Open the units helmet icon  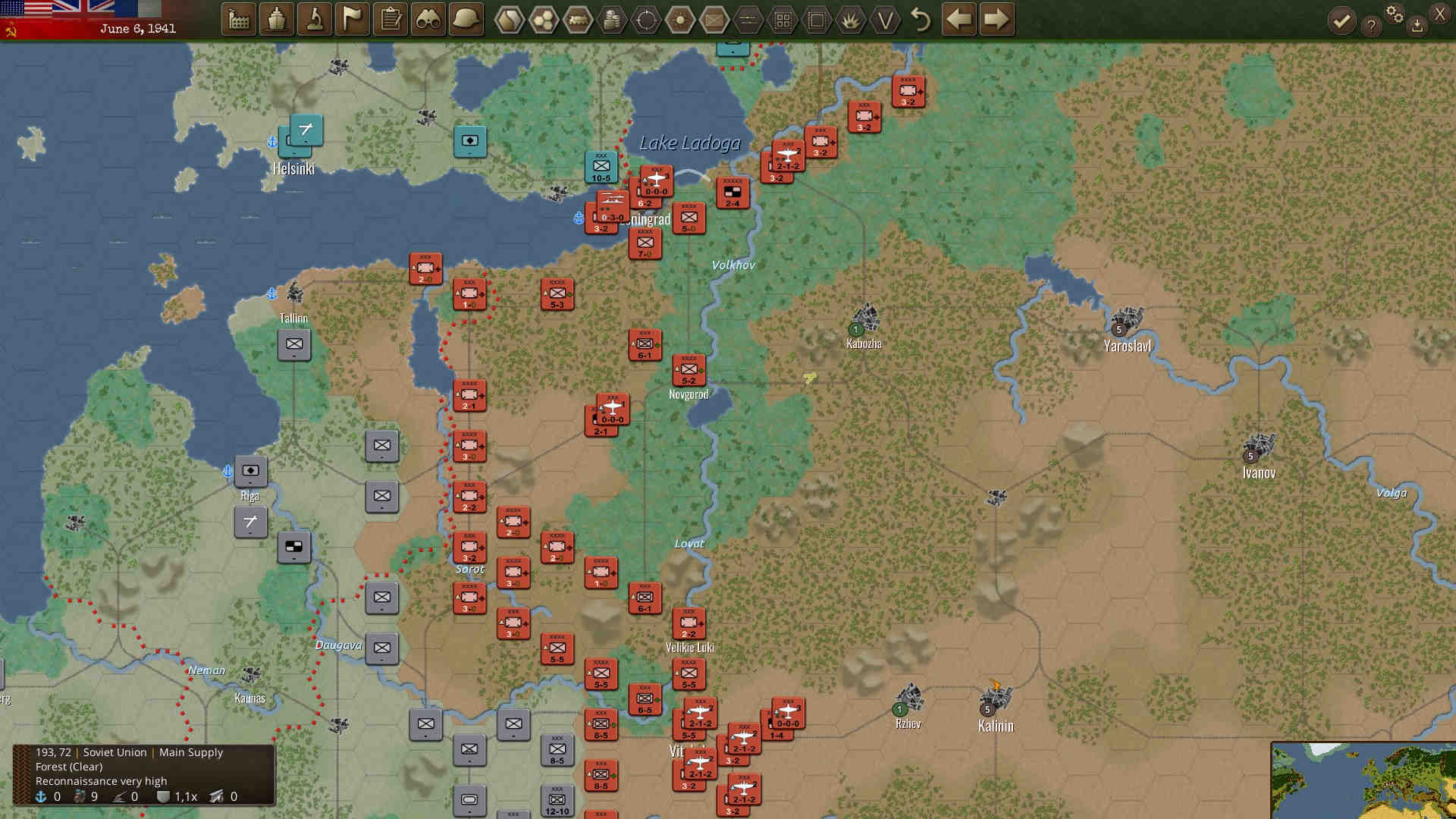click(x=466, y=19)
